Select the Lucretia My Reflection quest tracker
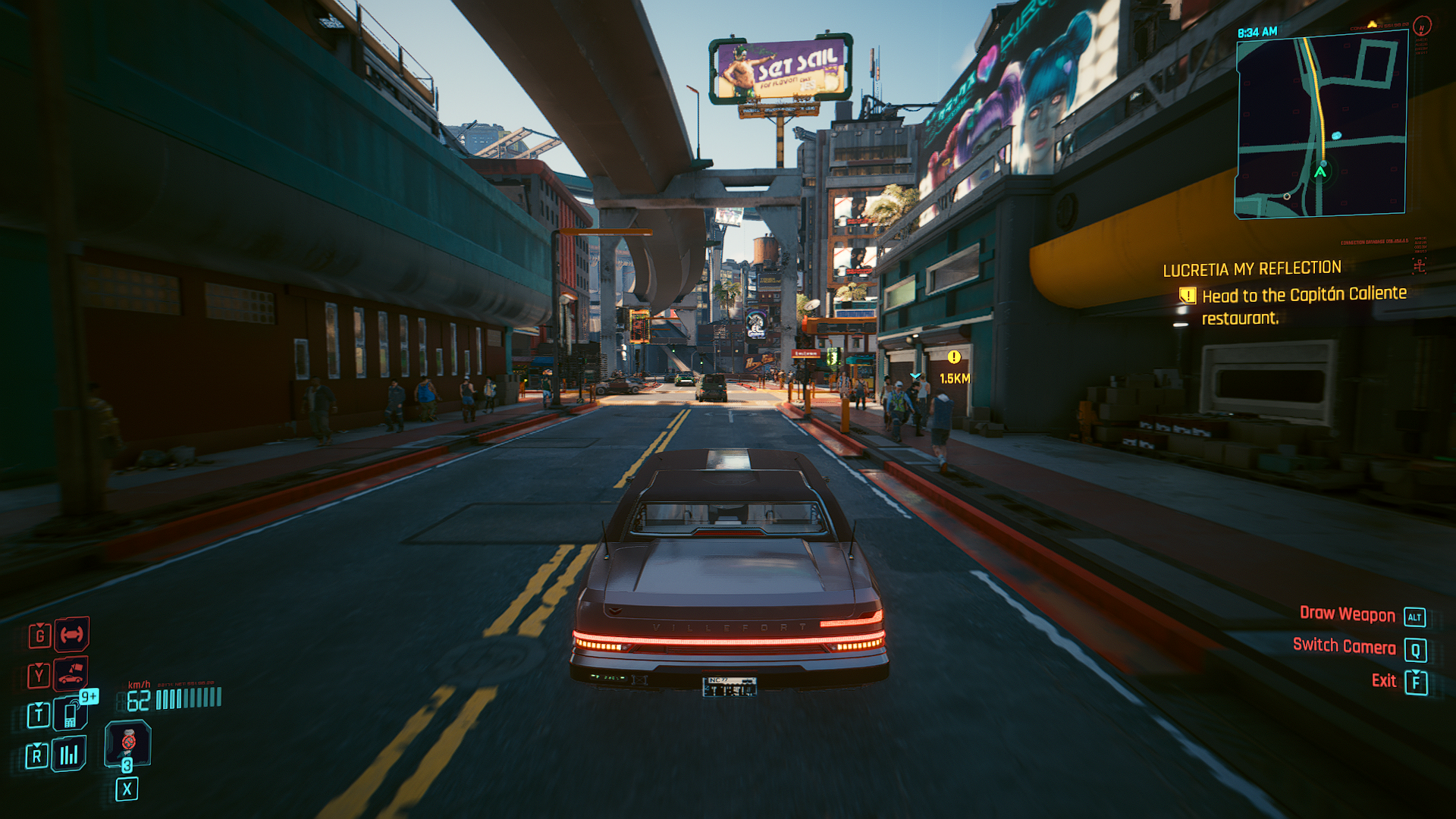The image size is (1456, 819). click(1252, 269)
